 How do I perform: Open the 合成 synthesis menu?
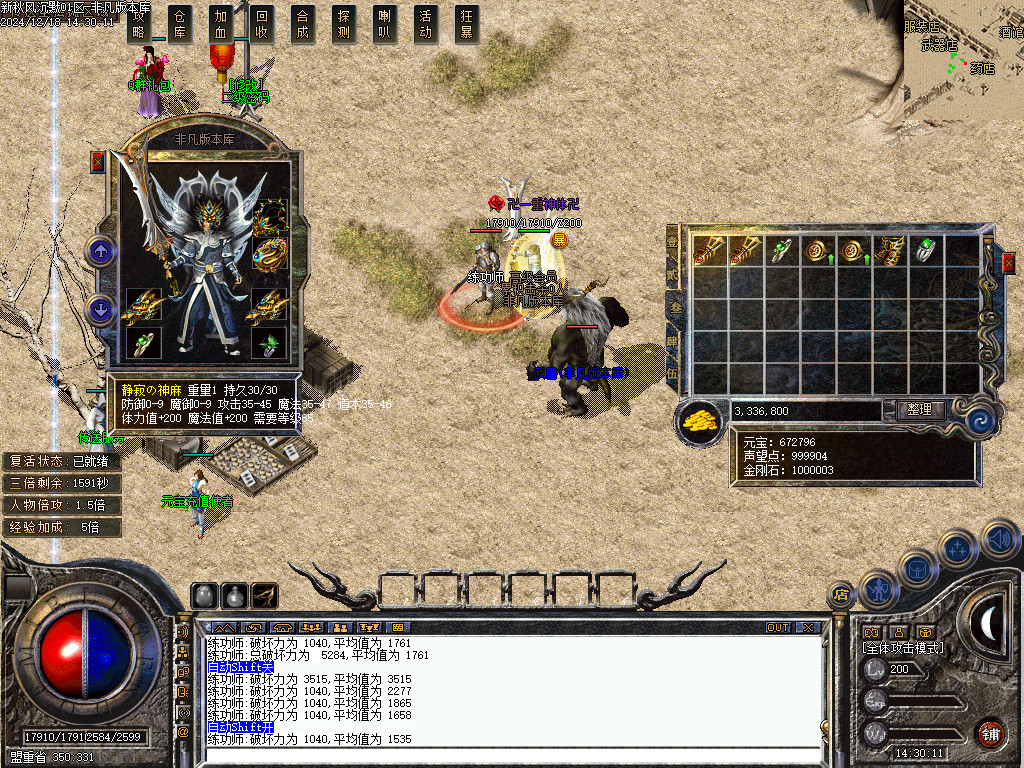303,23
